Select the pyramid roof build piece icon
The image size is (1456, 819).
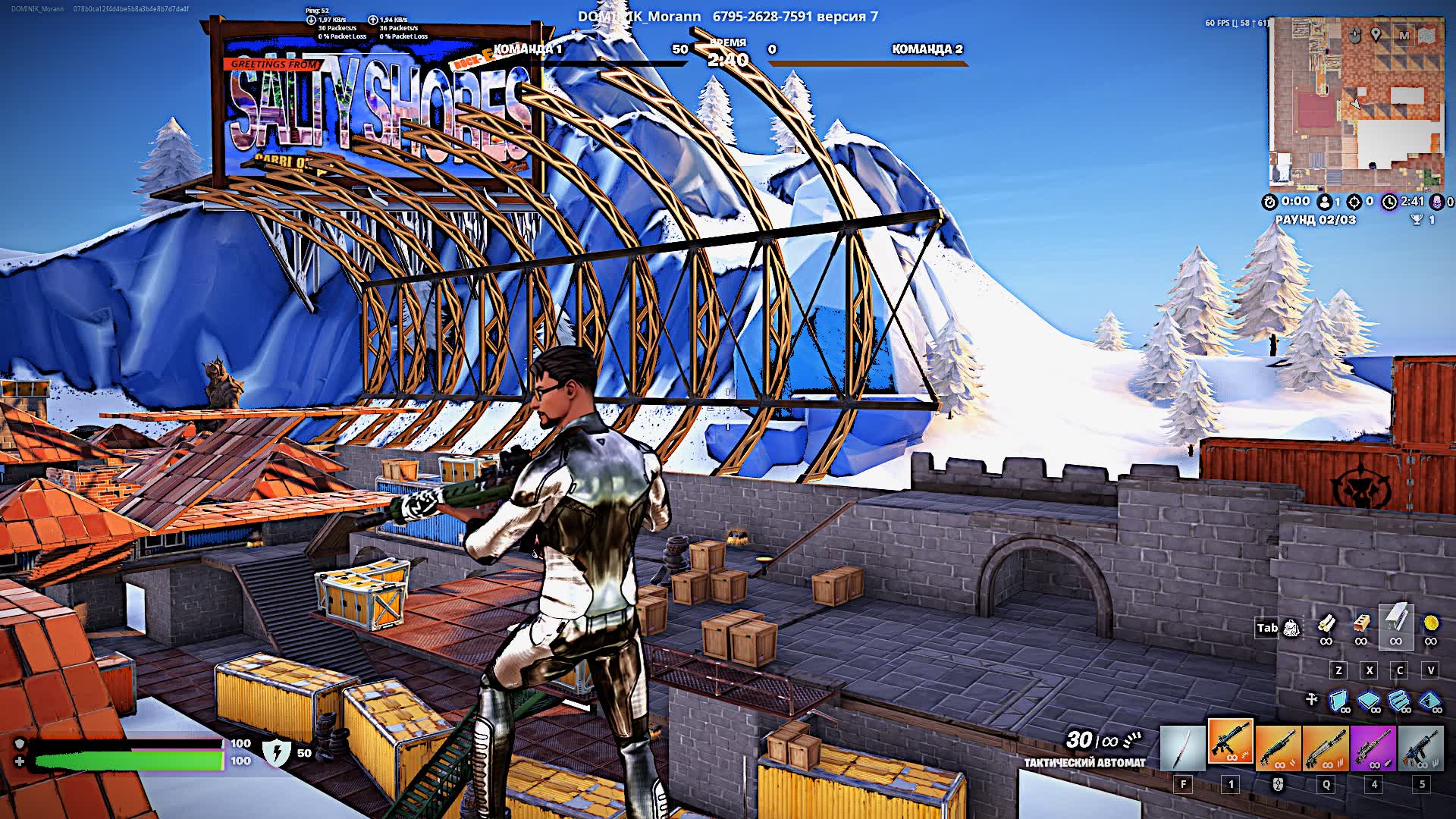[x=1429, y=699]
